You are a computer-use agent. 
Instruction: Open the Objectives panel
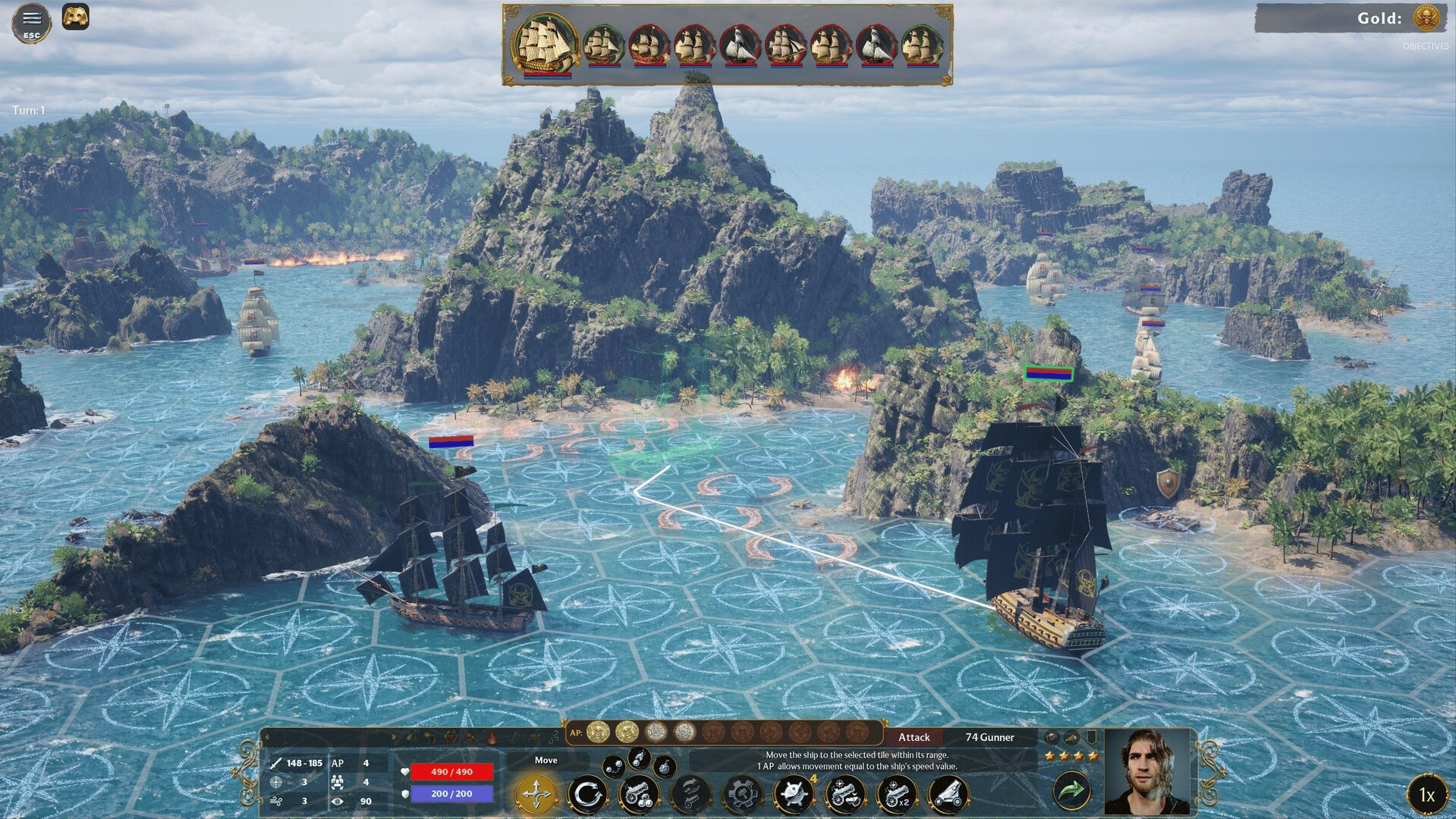[x=1425, y=46]
